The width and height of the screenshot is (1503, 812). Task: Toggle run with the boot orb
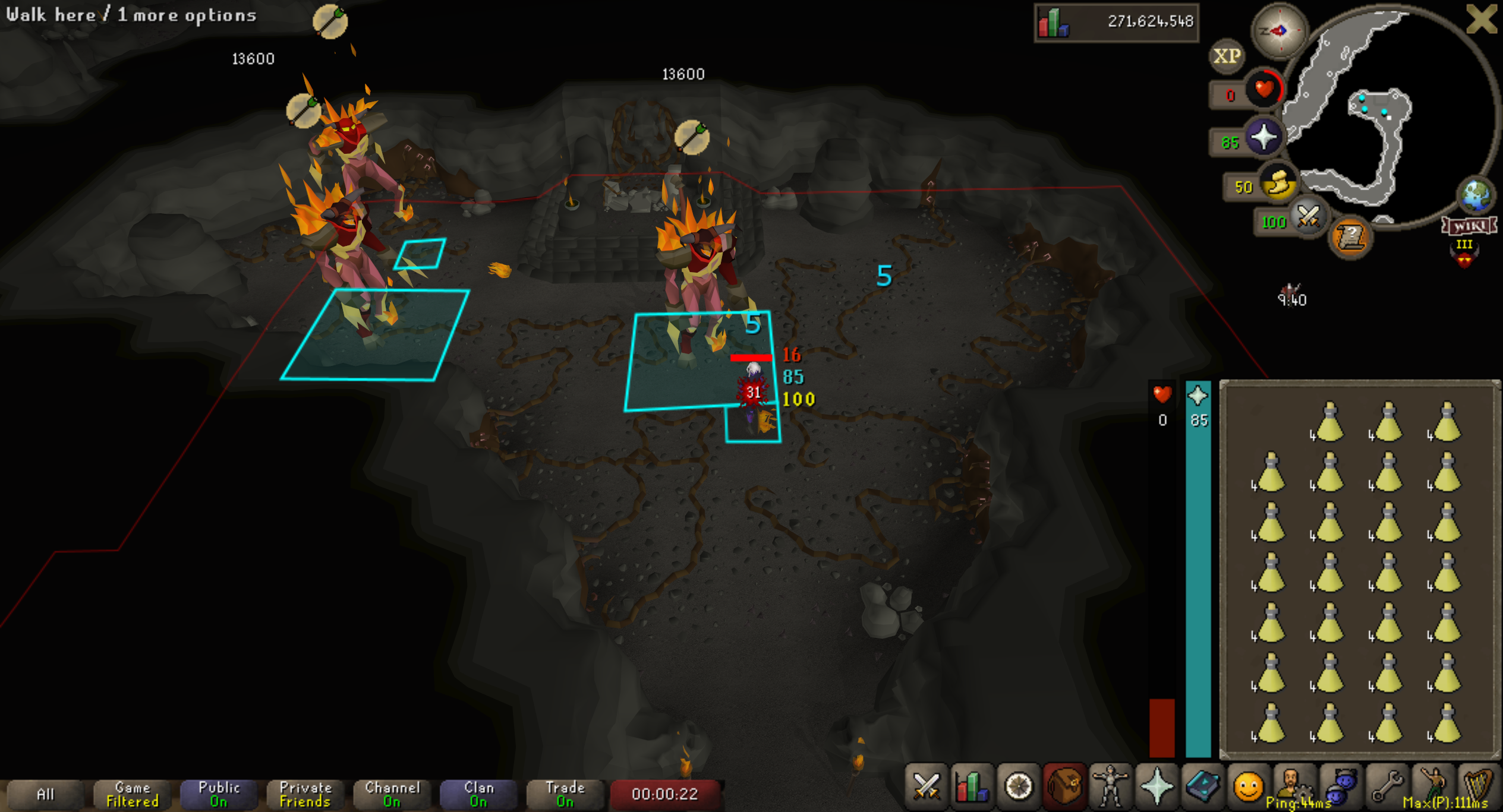coord(1279,183)
